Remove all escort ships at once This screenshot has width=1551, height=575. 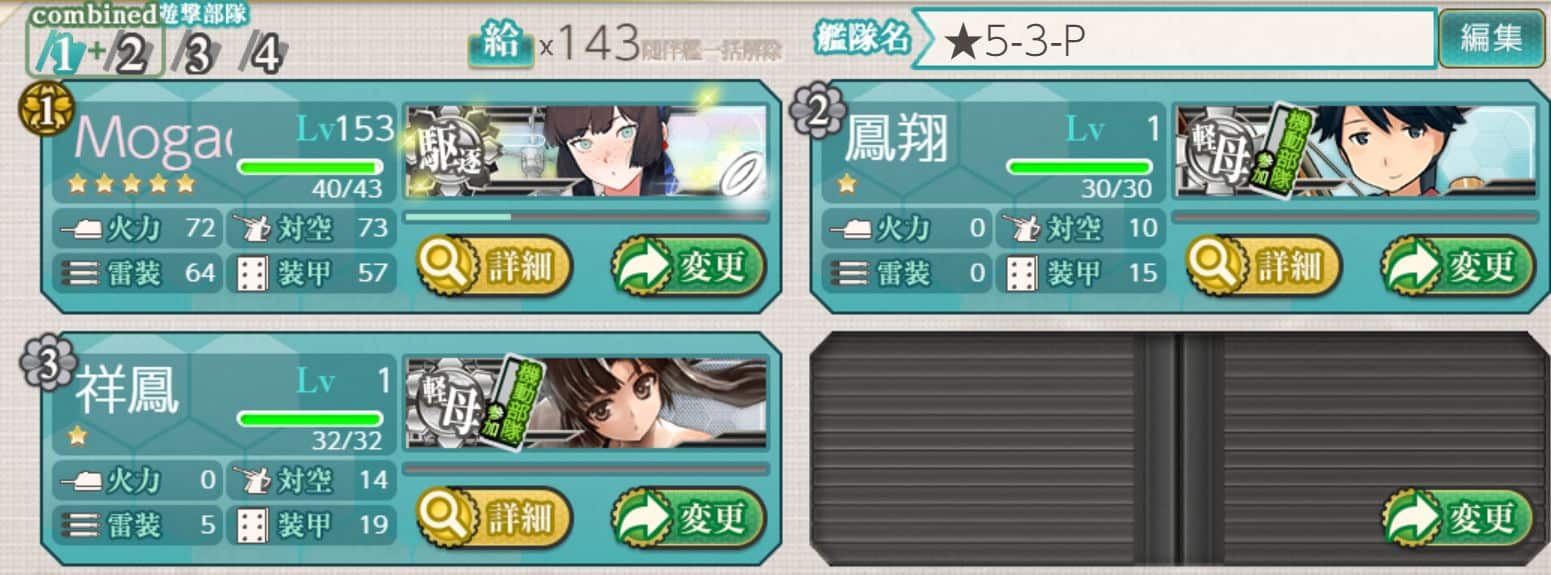[713, 48]
